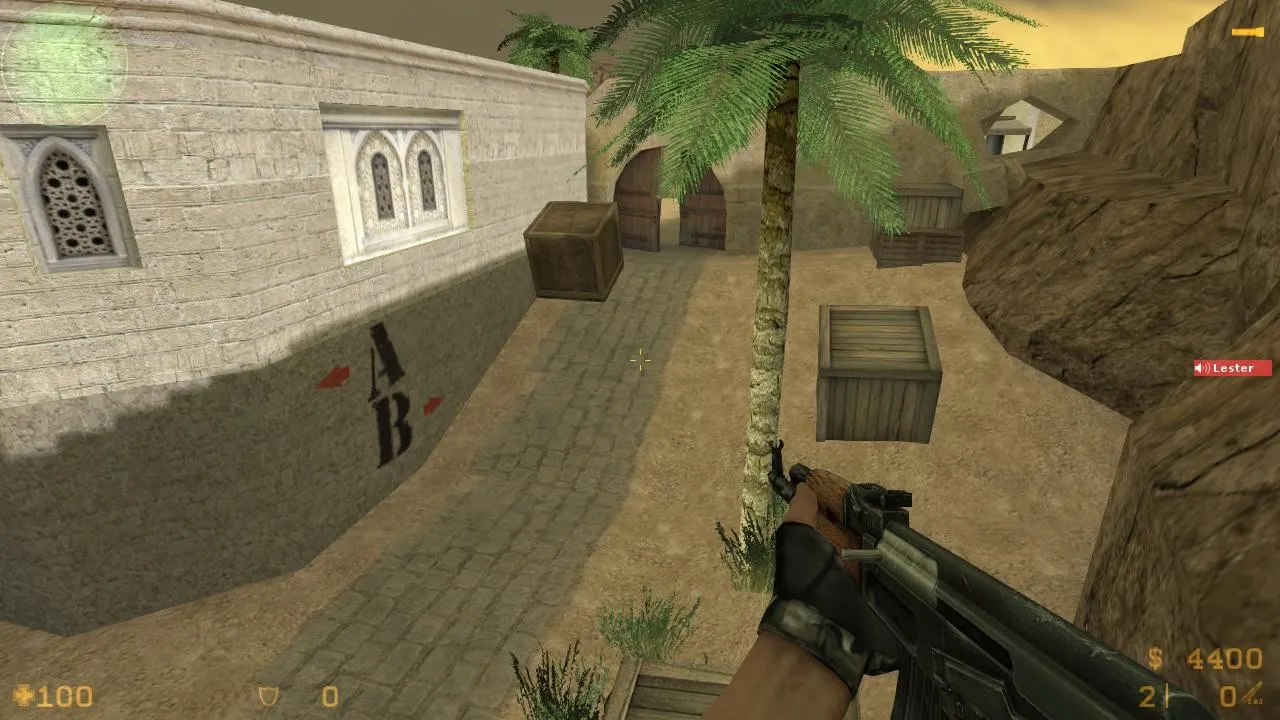The height and width of the screenshot is (720, 1280).
Task: Click the Lester voice chat name label
Action: point(1231,368)
